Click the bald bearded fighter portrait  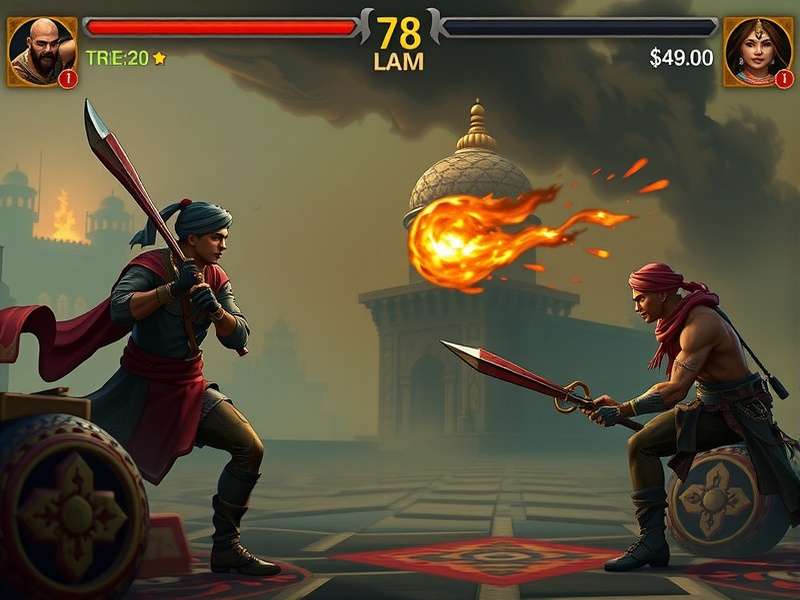pyautogui.click(x=41, y=51)
